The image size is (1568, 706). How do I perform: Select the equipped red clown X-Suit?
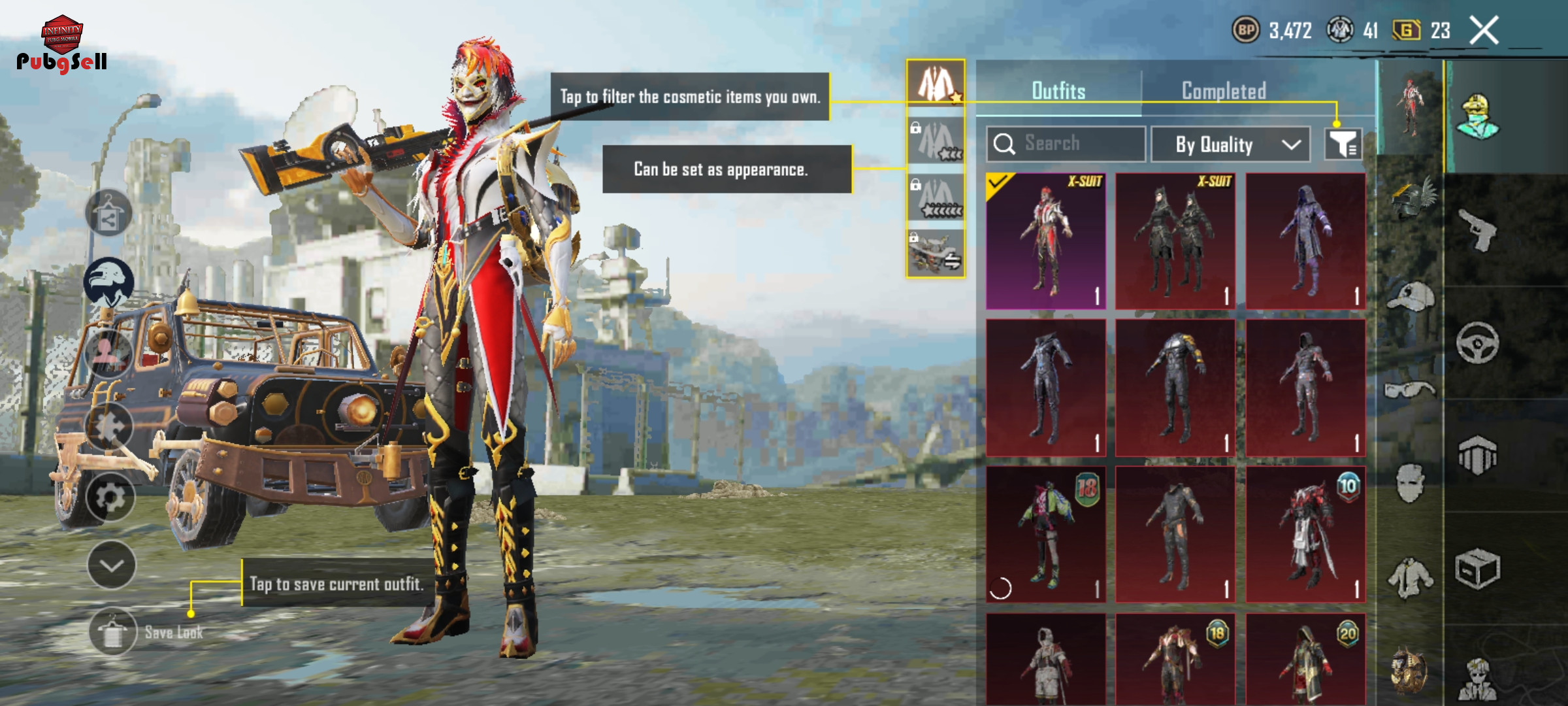[x=1045, y=241]
